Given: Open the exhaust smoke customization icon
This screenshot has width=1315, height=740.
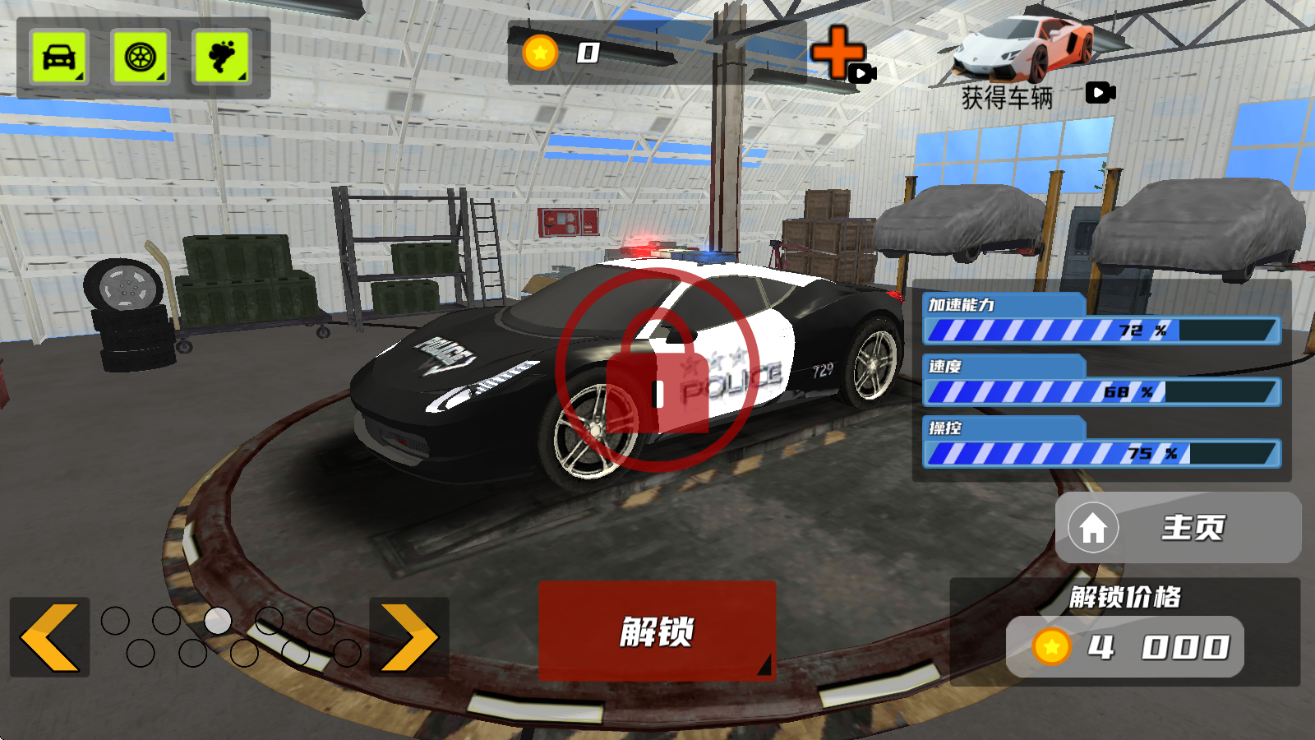Looking at the screenshot, I should (221, 57).
